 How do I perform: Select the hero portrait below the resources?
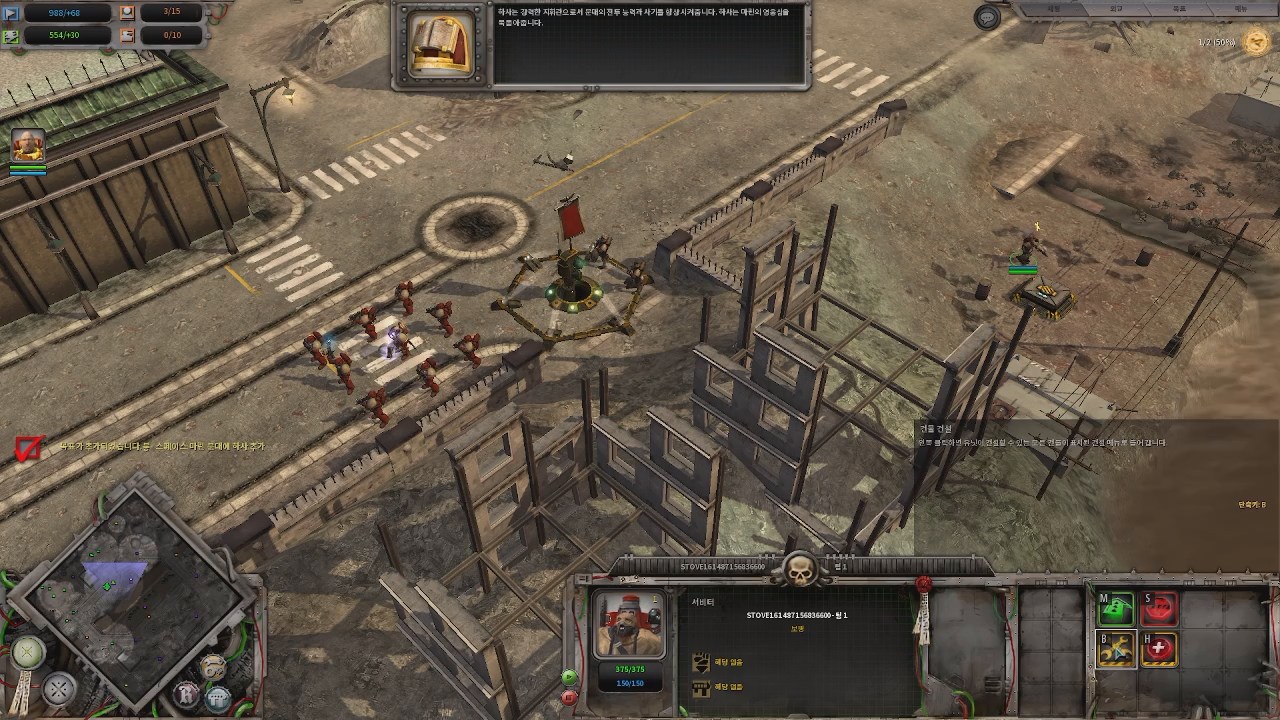point(28,146)
